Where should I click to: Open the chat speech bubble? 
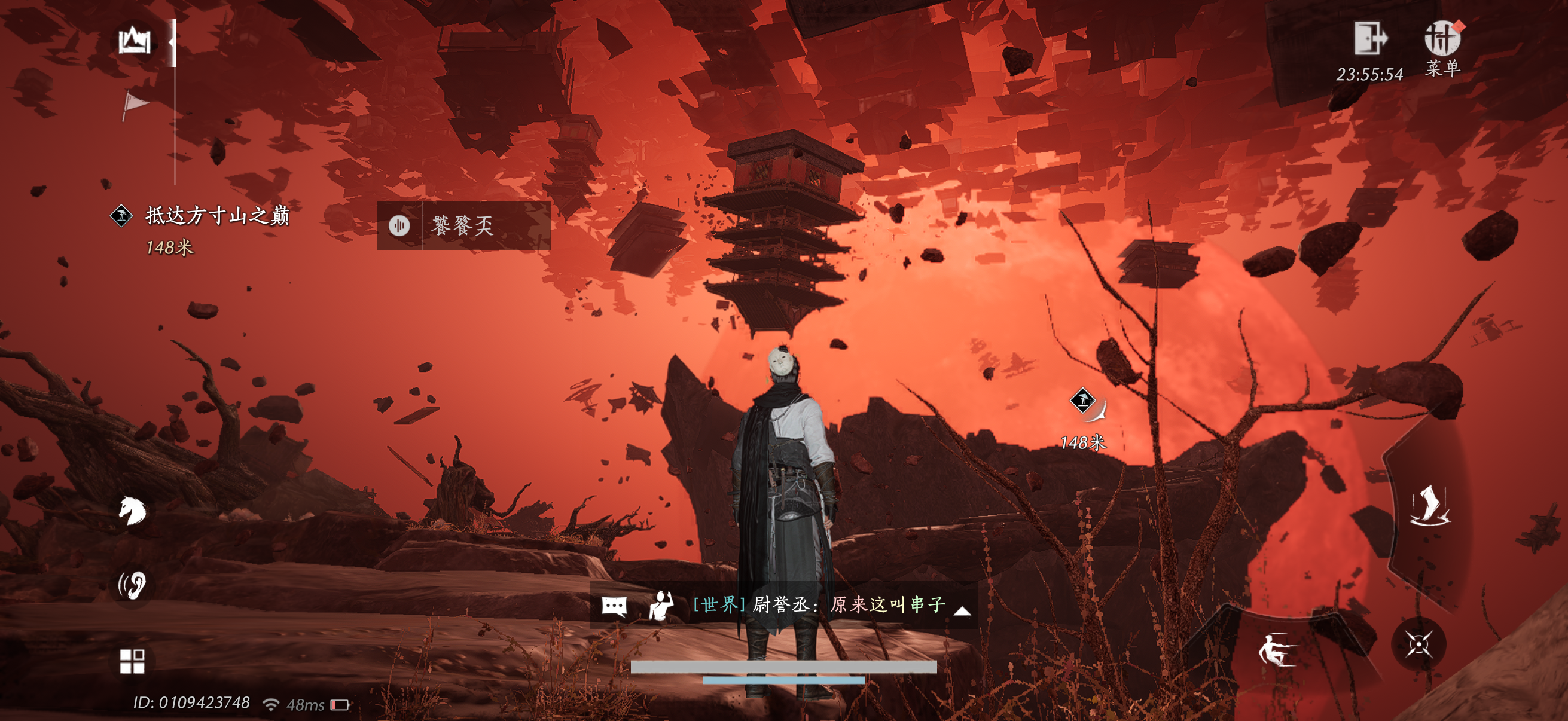(614, 606)
